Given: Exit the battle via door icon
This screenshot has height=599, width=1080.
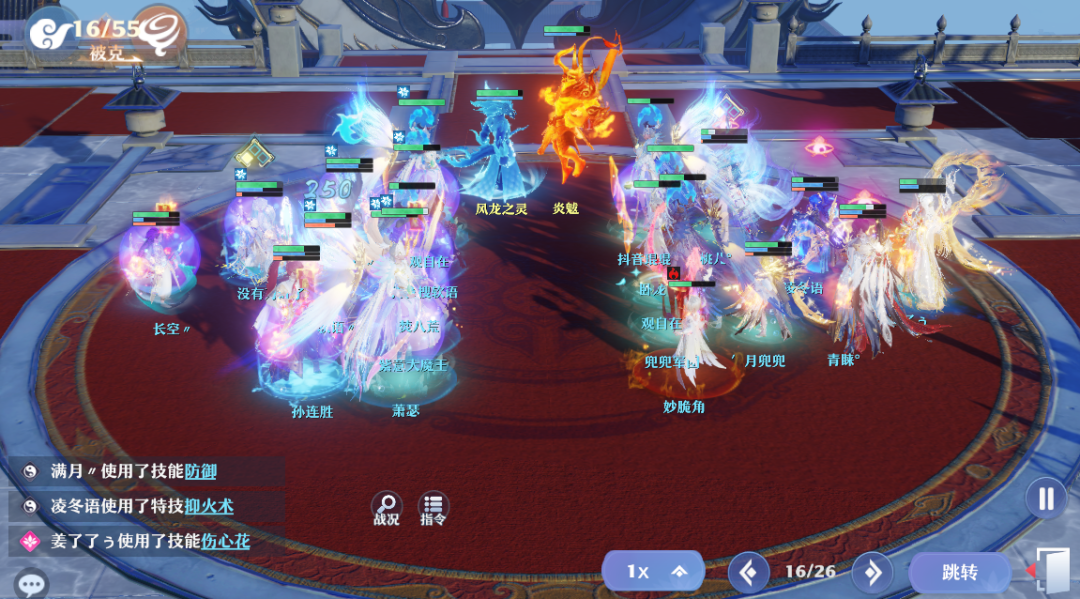Looking at the screenshot, I should pos(1050,571).
